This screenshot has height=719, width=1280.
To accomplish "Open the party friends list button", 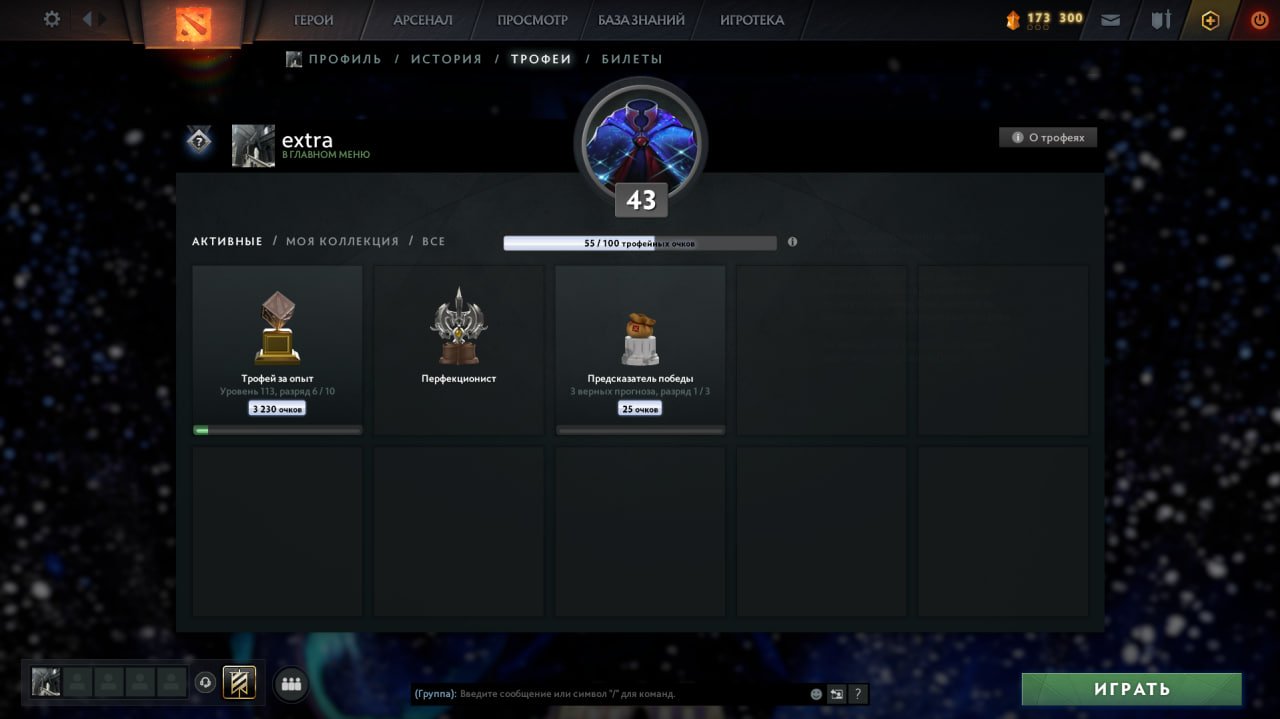I will pyautogui.click(x=291, y=684).
